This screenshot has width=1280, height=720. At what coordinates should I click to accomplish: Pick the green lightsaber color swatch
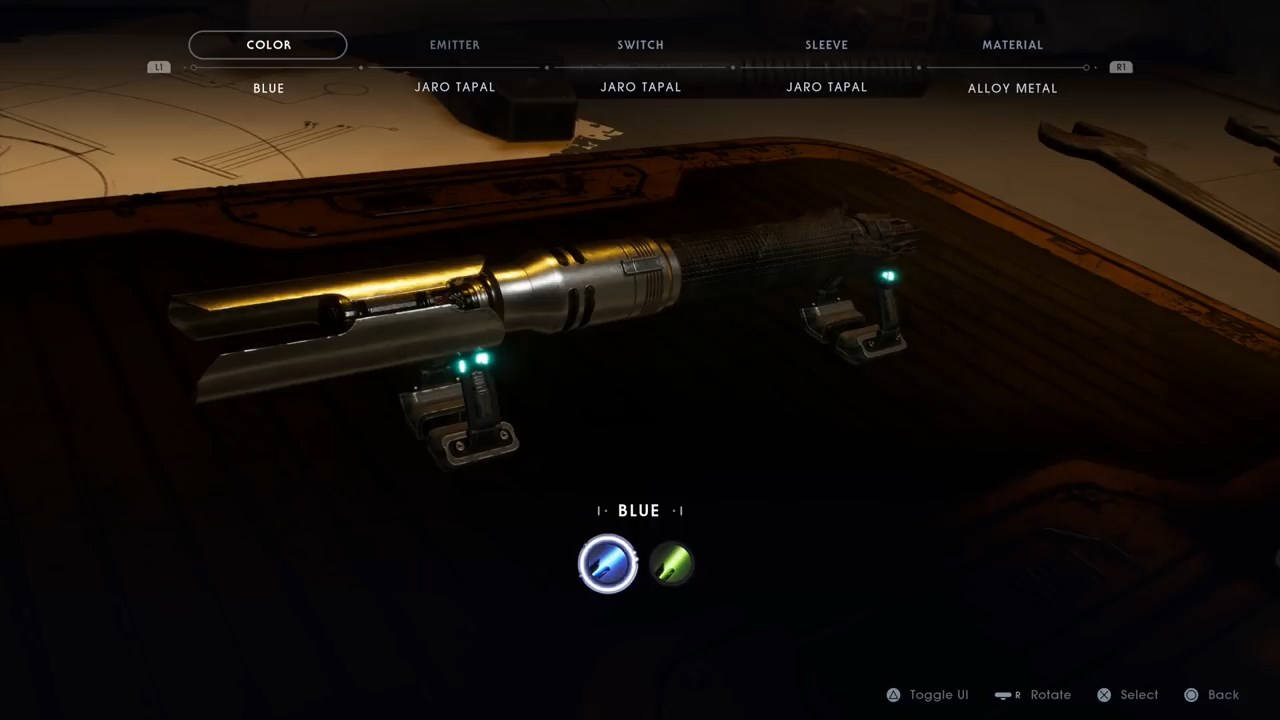[672, 564]
